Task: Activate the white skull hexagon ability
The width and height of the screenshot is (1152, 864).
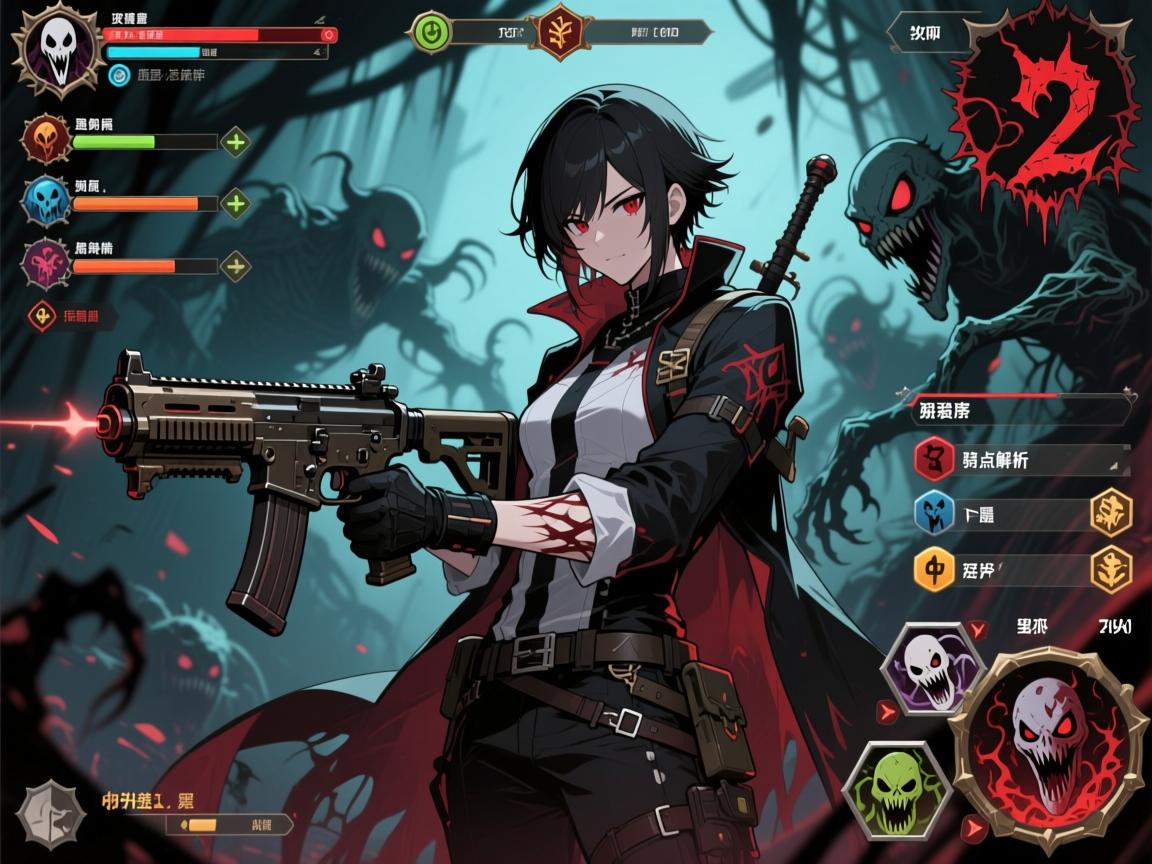Action: pyautogui.click(x=930, y=668)
